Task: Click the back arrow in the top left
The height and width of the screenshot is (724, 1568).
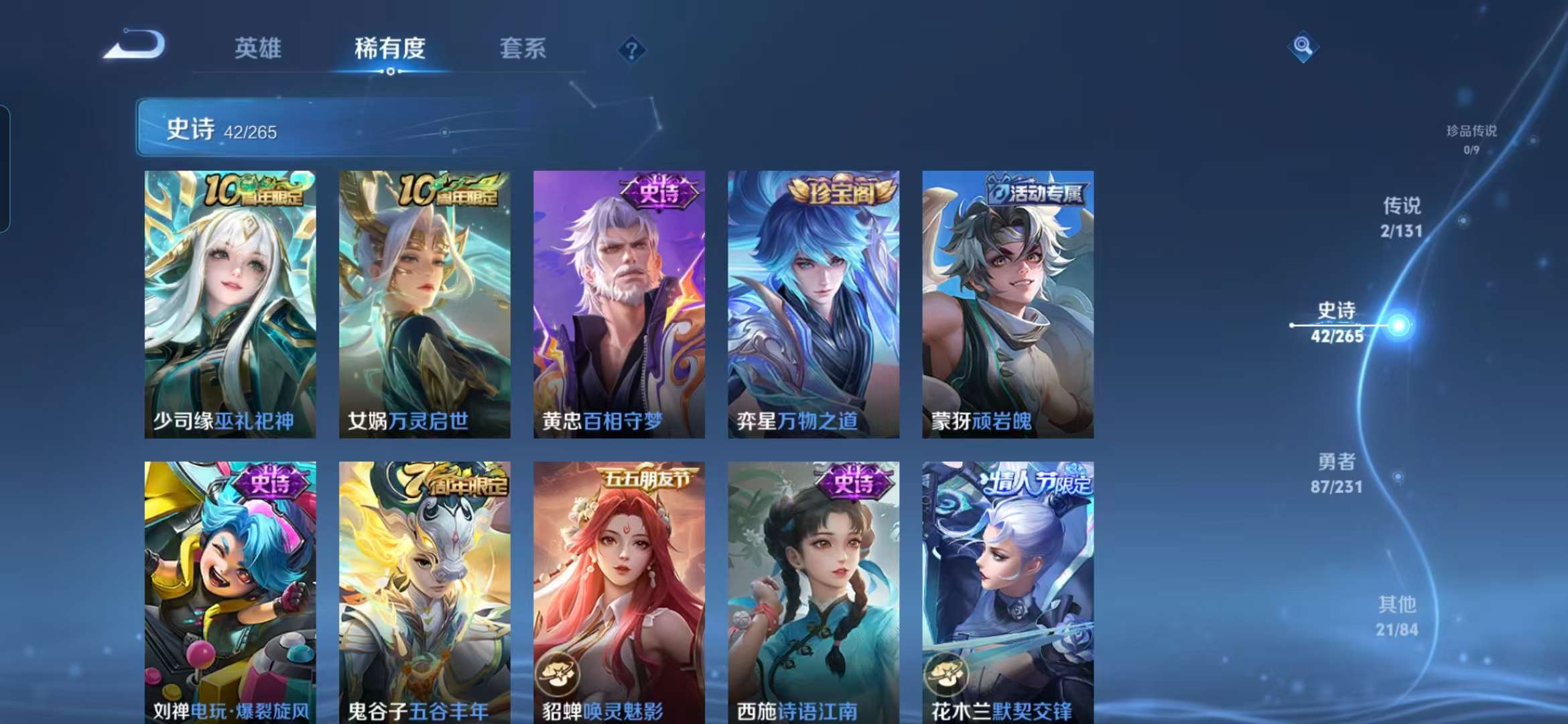Action: click(135, 47)
